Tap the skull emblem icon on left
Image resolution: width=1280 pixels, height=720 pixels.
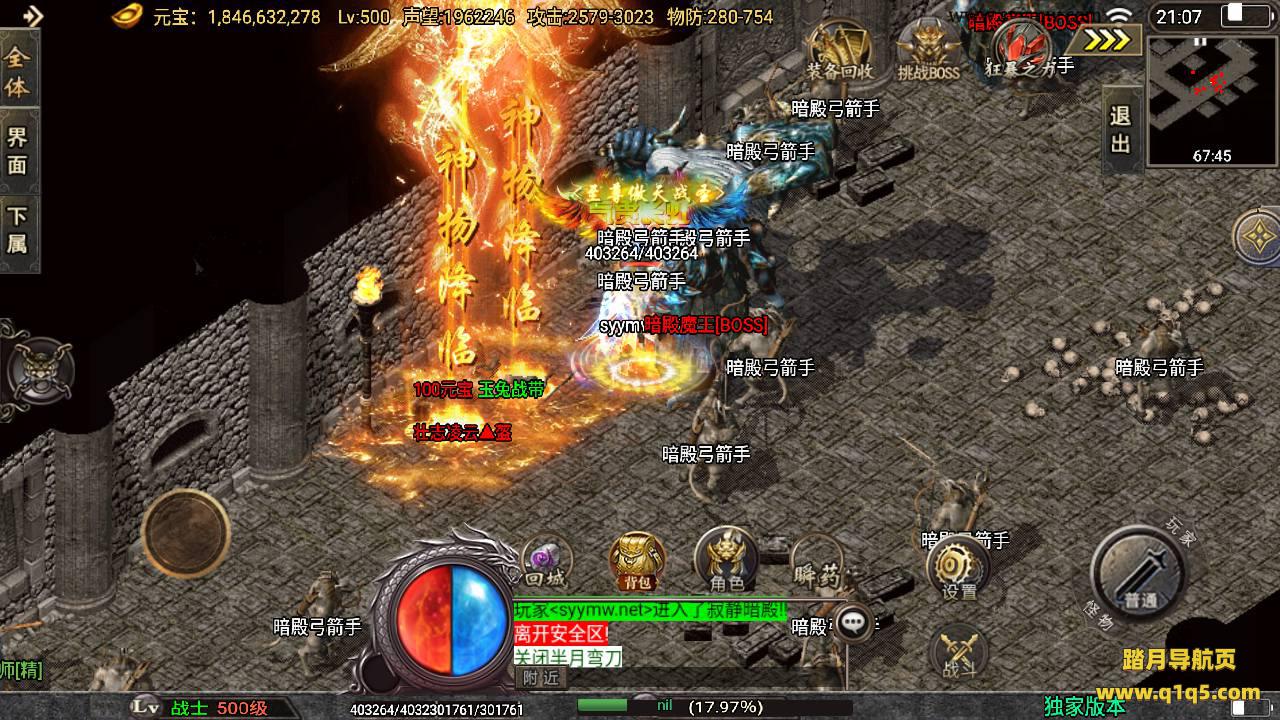36,368
